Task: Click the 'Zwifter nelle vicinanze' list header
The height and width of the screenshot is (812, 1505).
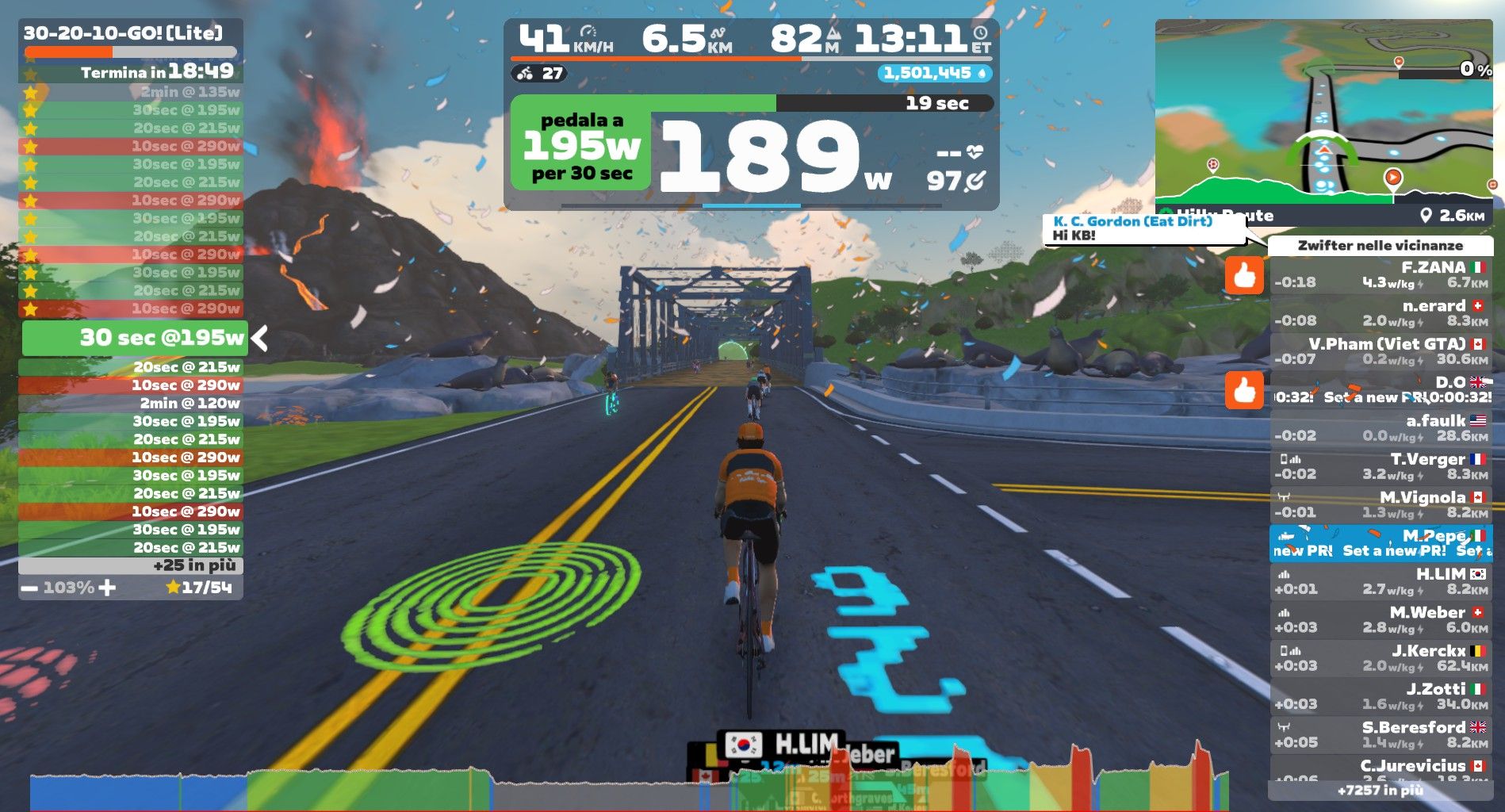Action: coord(1380,246)
